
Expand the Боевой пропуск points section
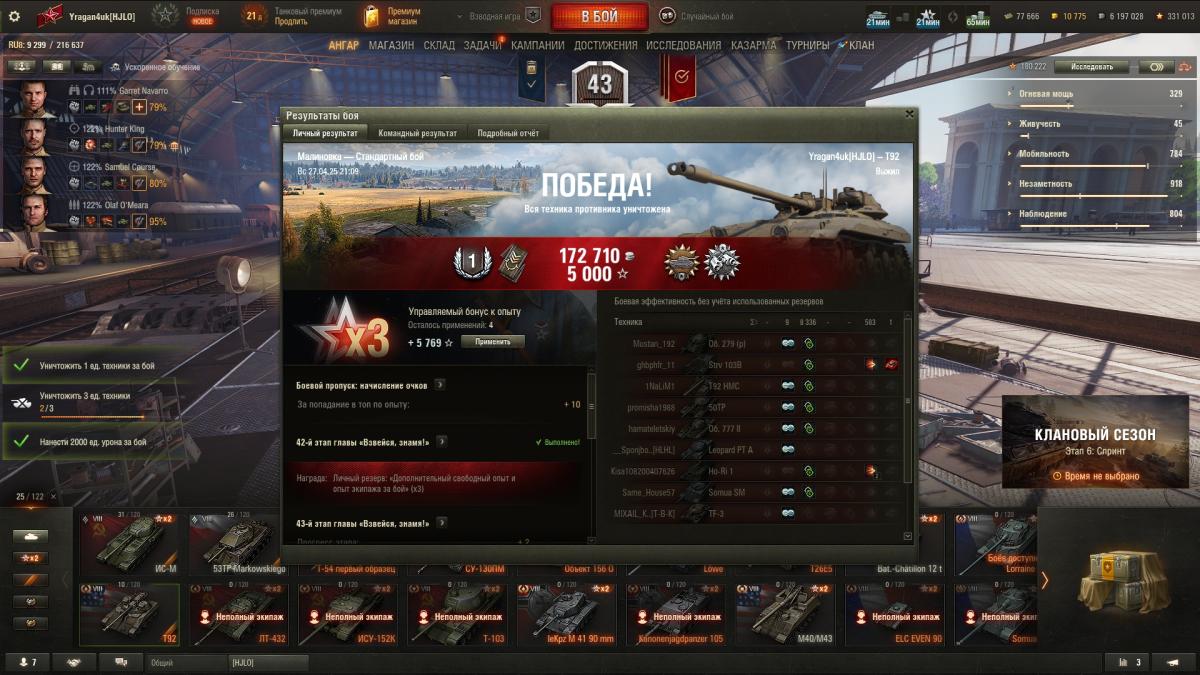click(x=440, y=384)
